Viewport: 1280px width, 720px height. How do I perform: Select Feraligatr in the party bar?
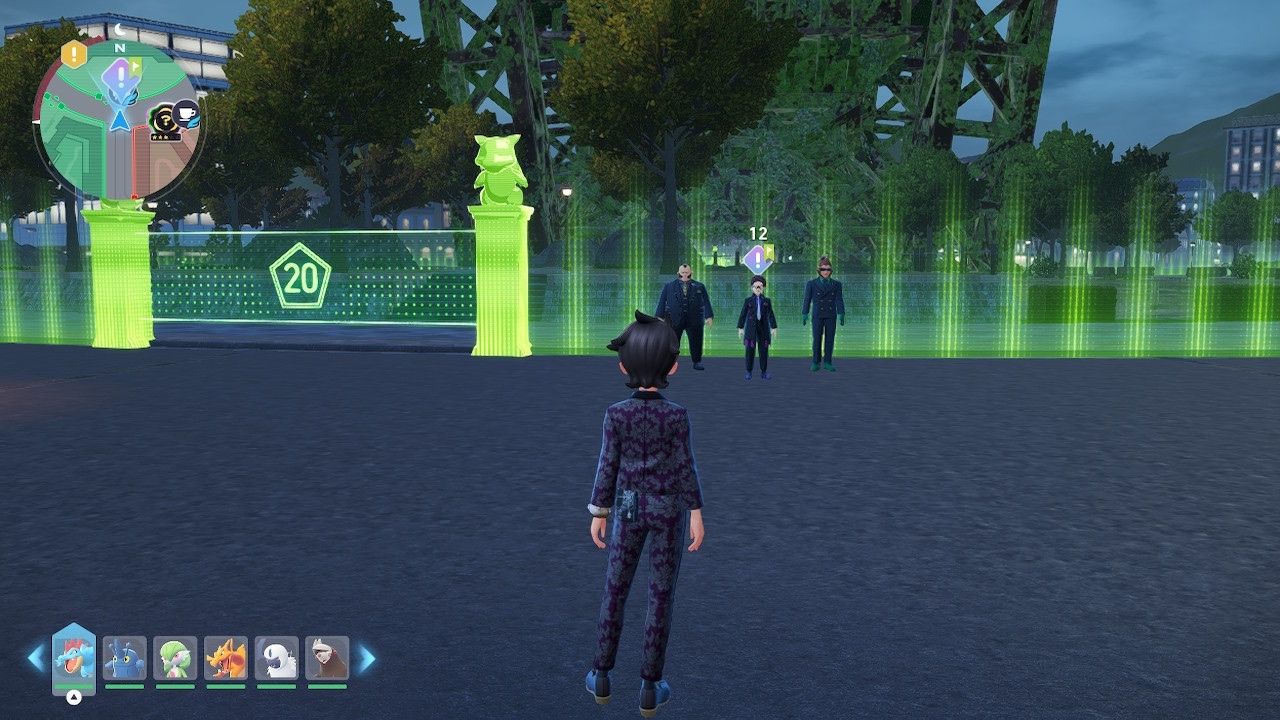(74, 657)
